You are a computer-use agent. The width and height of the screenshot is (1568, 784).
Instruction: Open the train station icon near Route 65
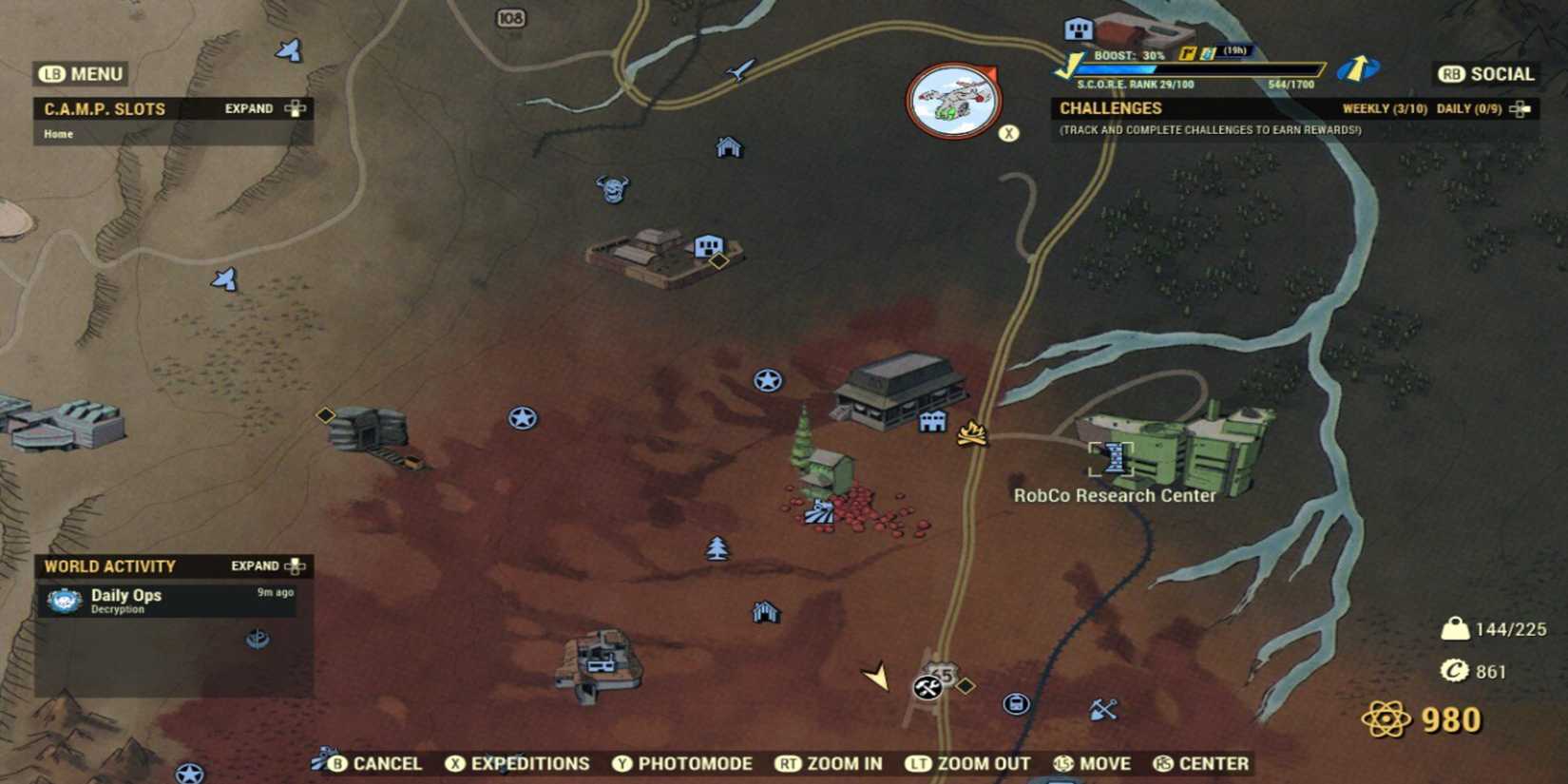tap(1016, 703)
